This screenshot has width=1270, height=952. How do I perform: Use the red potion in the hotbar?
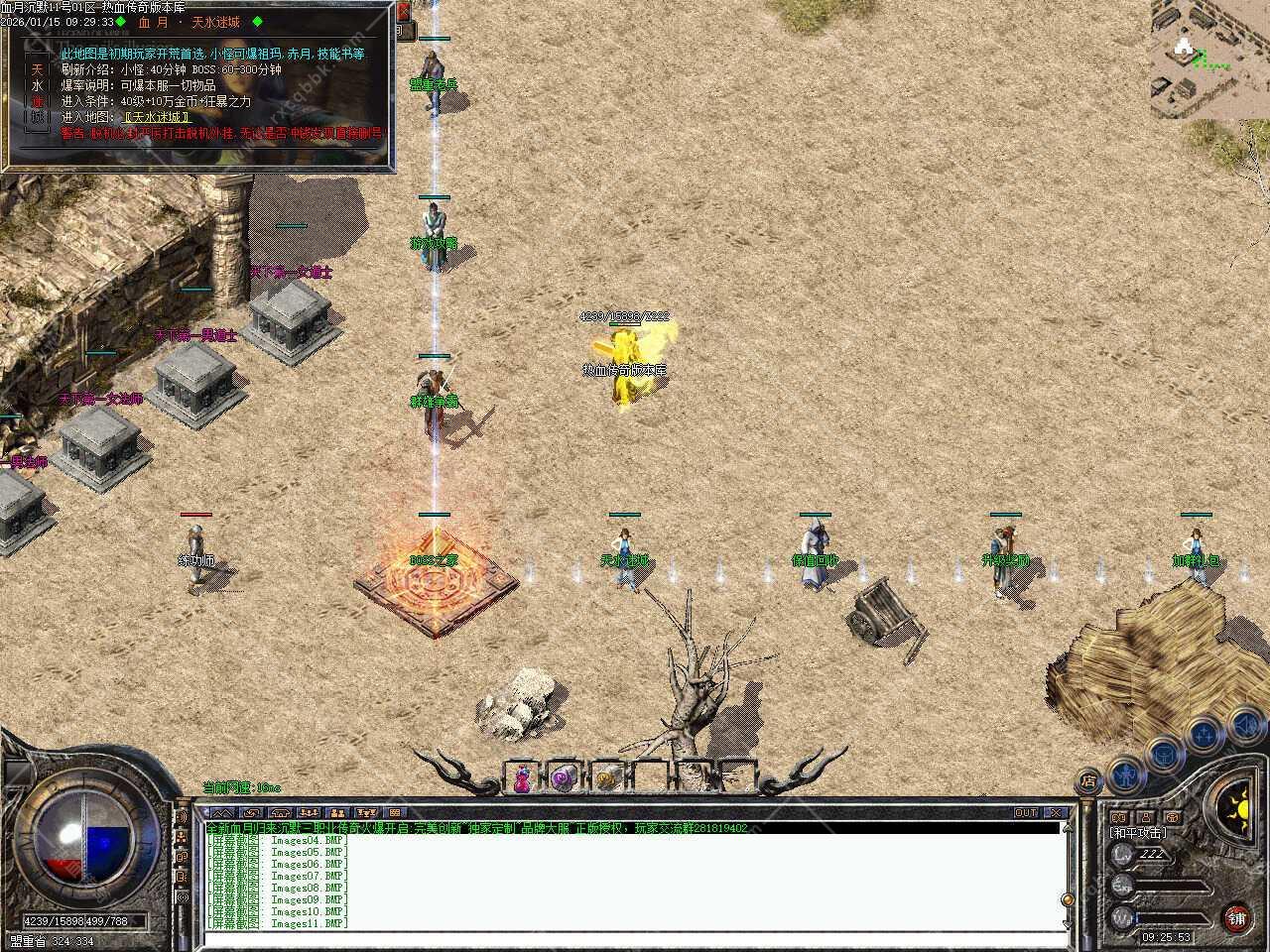(x=522, y=779)
